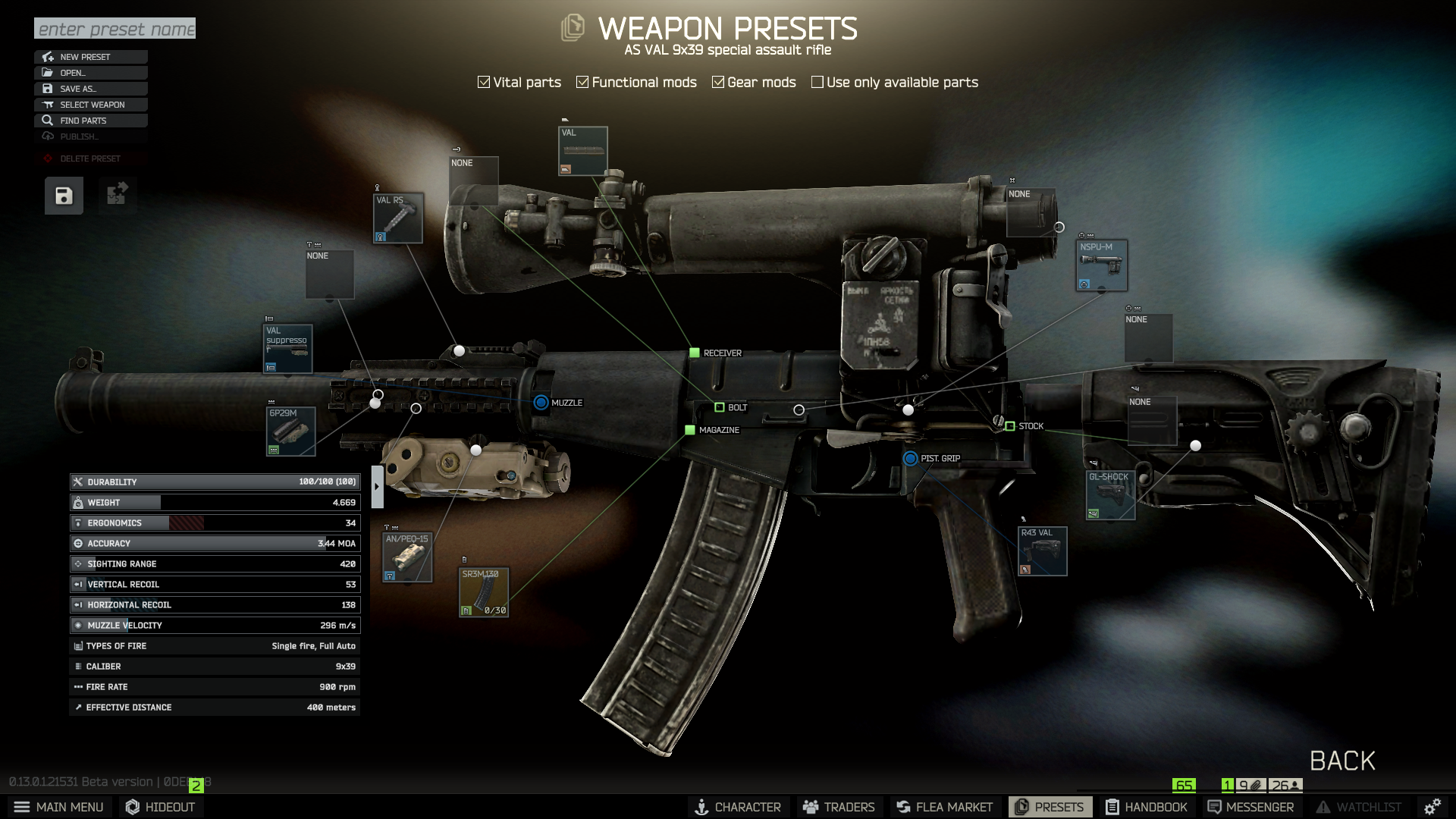This screenshot has height=819, width=1456.
Task: Click the enter preset name field
Action: pyautogui.click(x=114, y=29)
